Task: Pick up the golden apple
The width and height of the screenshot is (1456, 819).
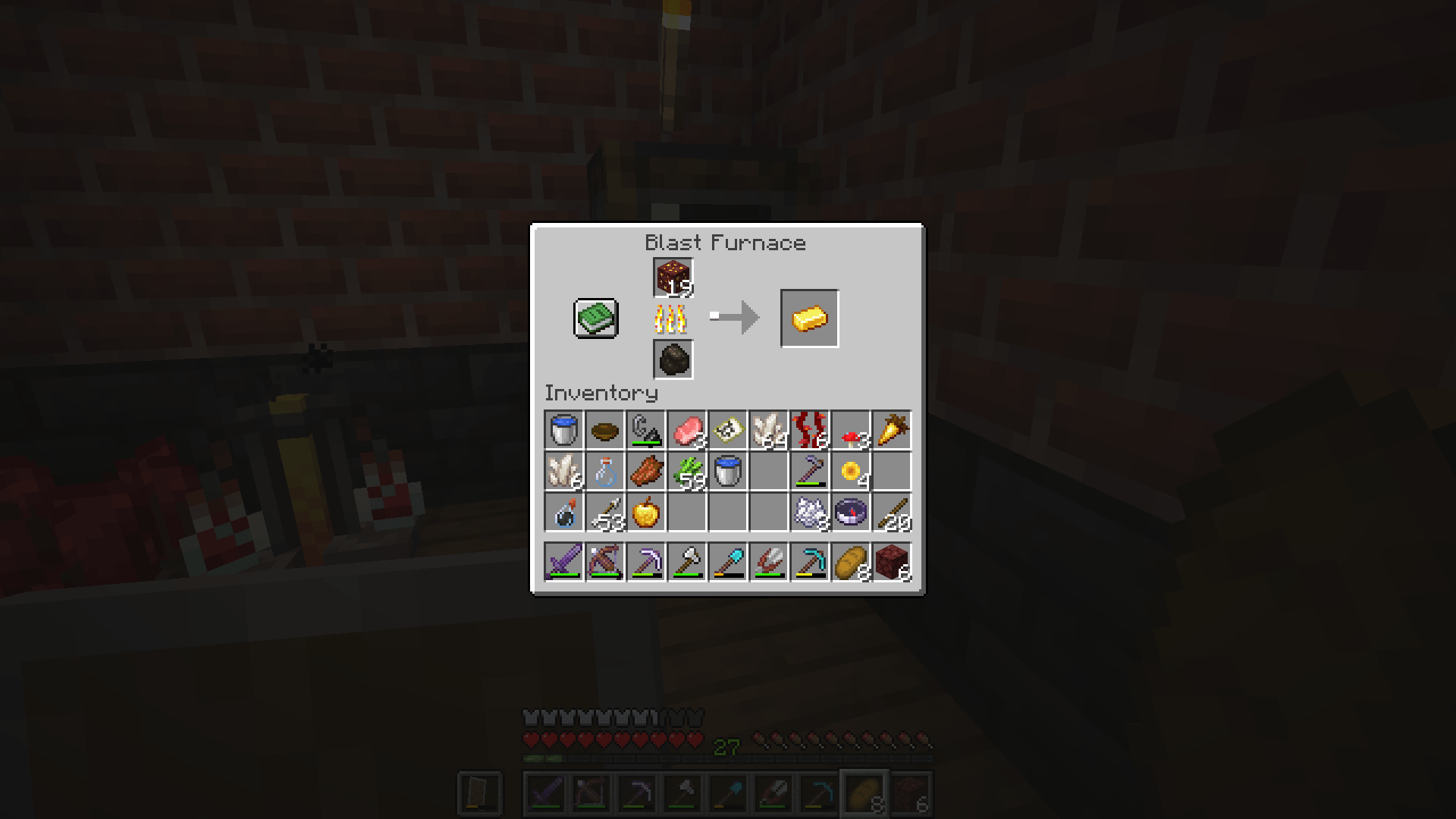Action: (645, 512)
